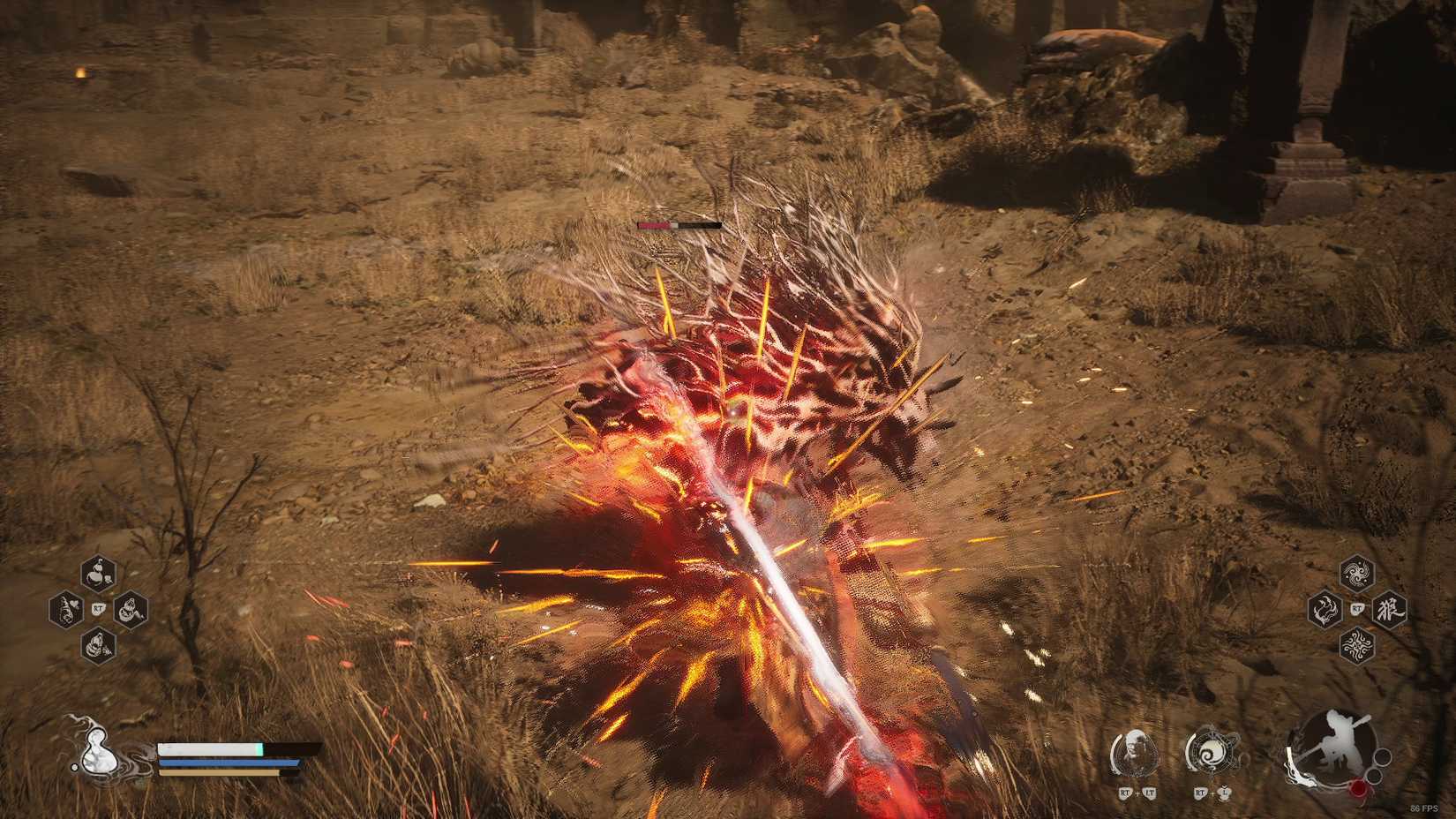Toggle the RT prompt at center of spell wheel
The width and height of the screenshot is (1456, 819).
pyautogui.click(x=1357, y=609)
